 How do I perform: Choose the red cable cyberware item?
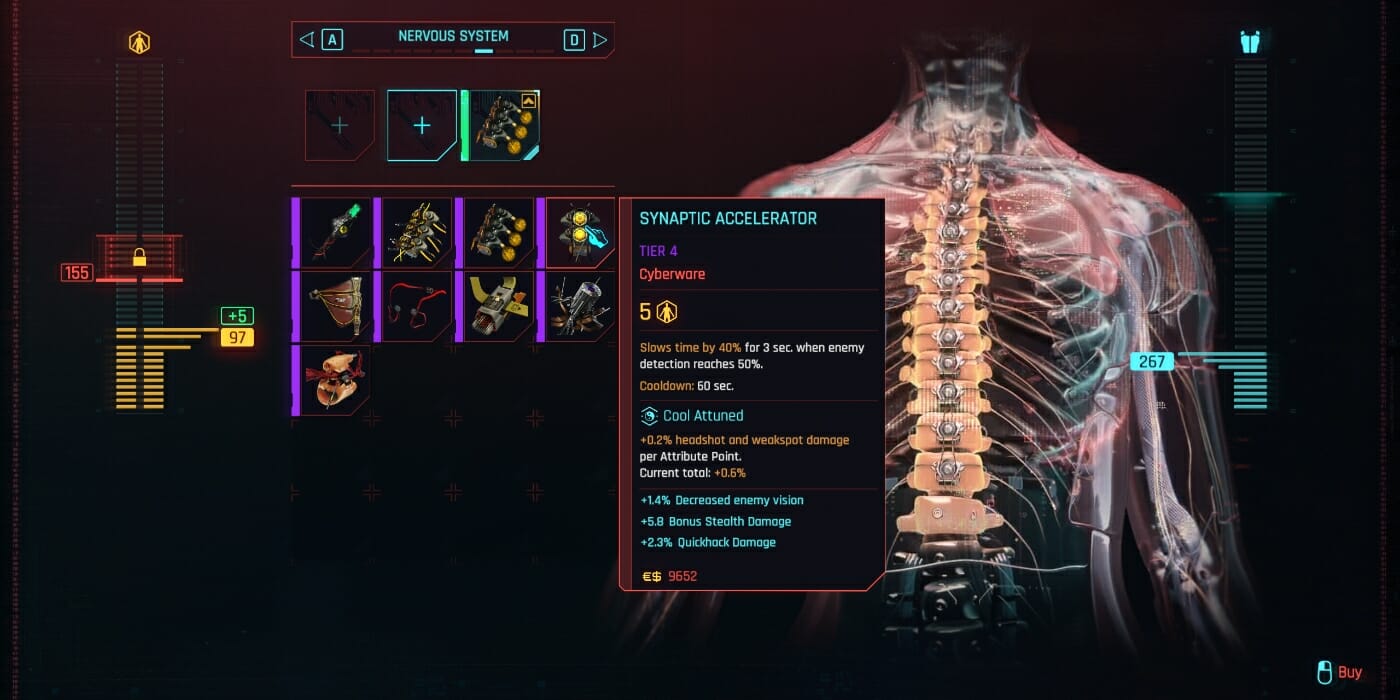(417, 306)
